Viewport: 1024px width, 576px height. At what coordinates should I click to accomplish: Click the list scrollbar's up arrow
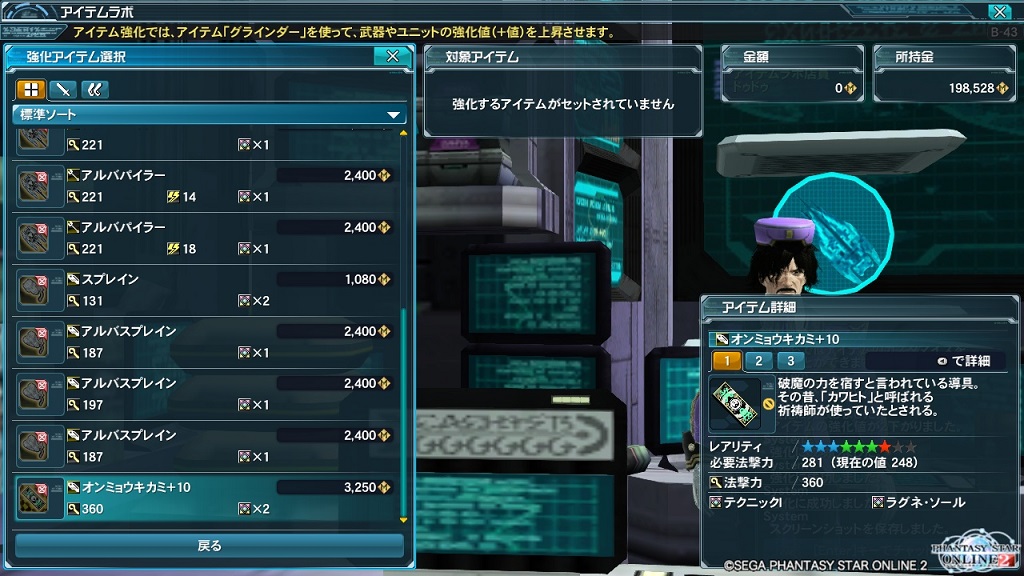tap(404, 132)
